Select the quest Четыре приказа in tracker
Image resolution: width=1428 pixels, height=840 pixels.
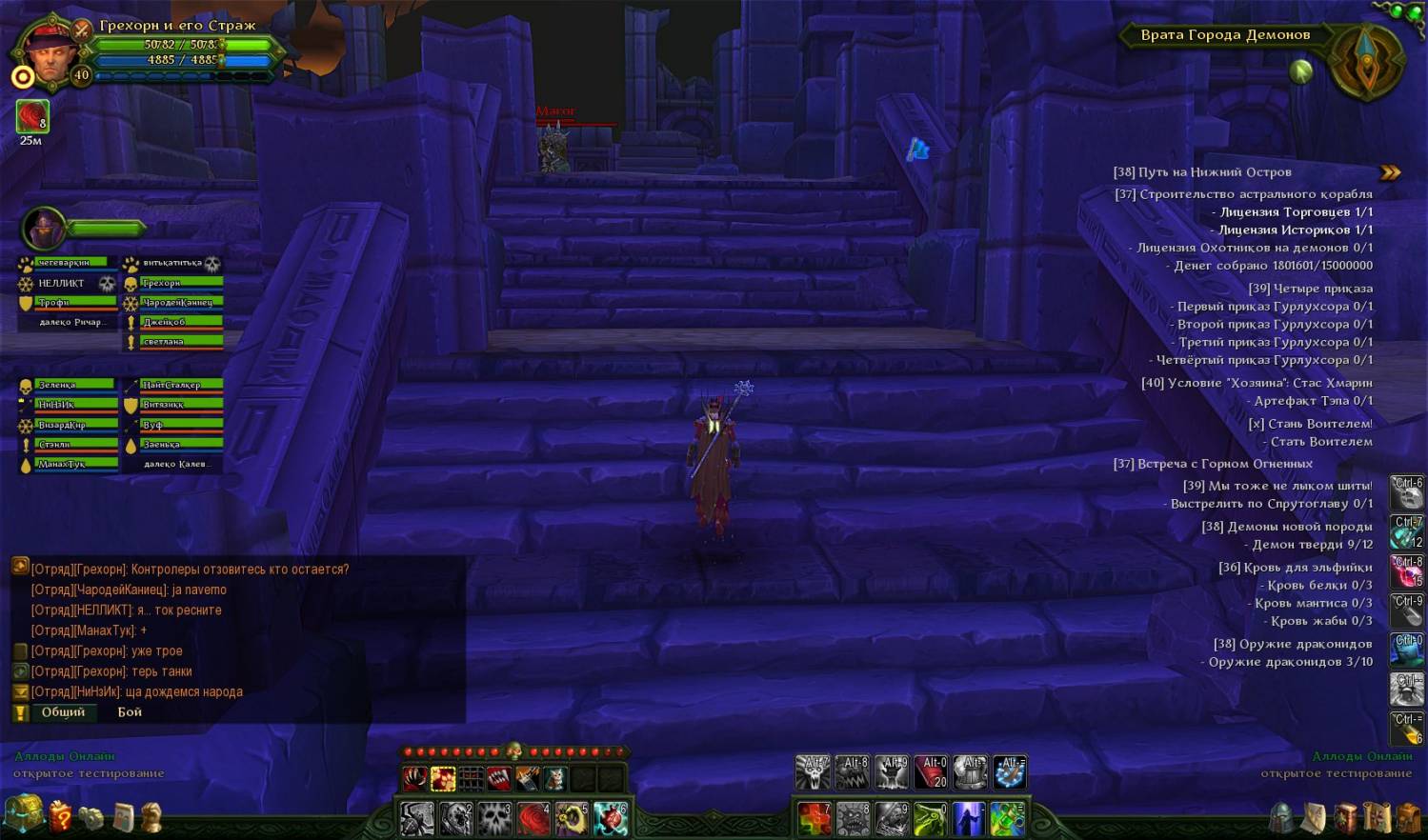1310,289
